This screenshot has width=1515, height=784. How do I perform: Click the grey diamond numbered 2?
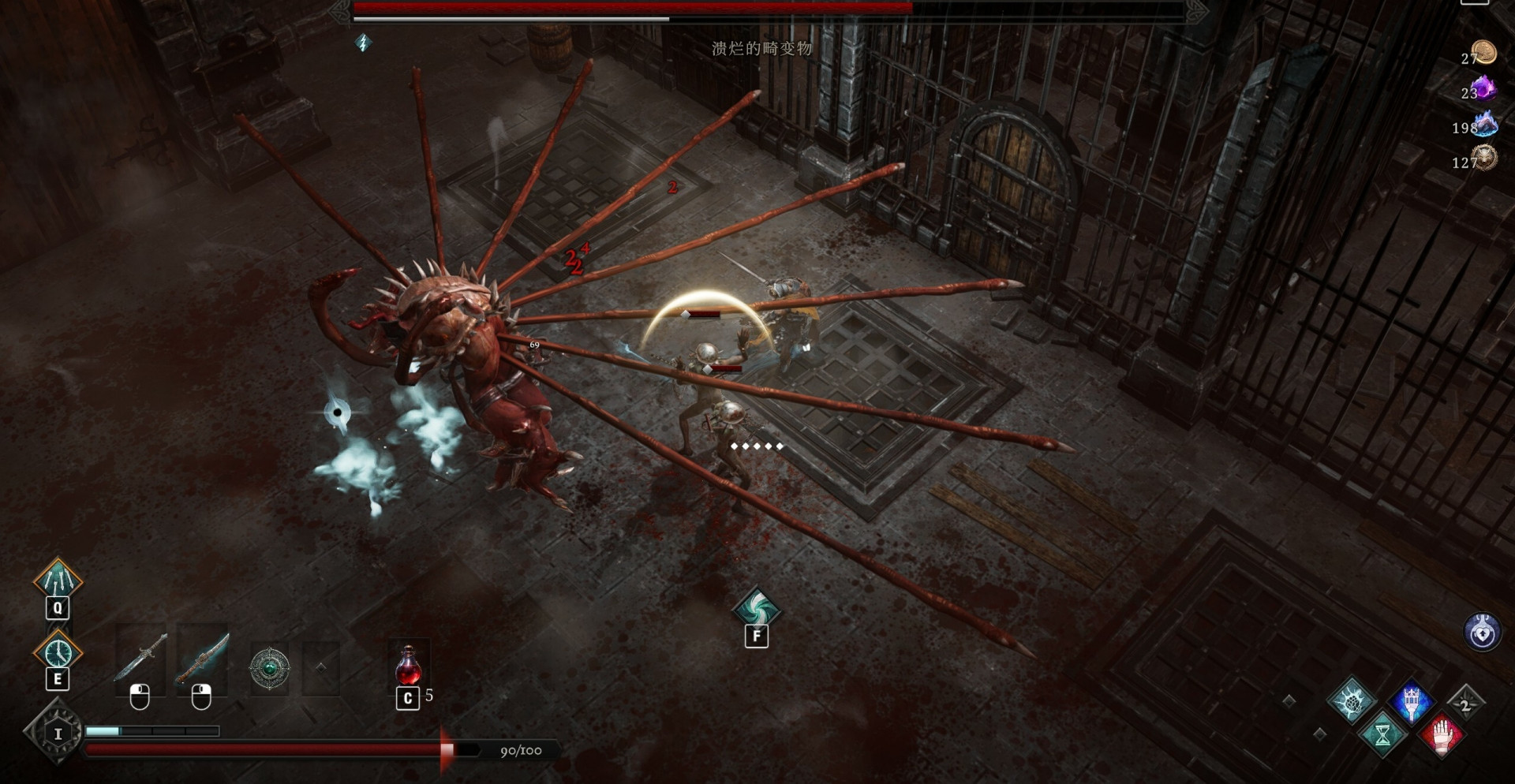1465,704
